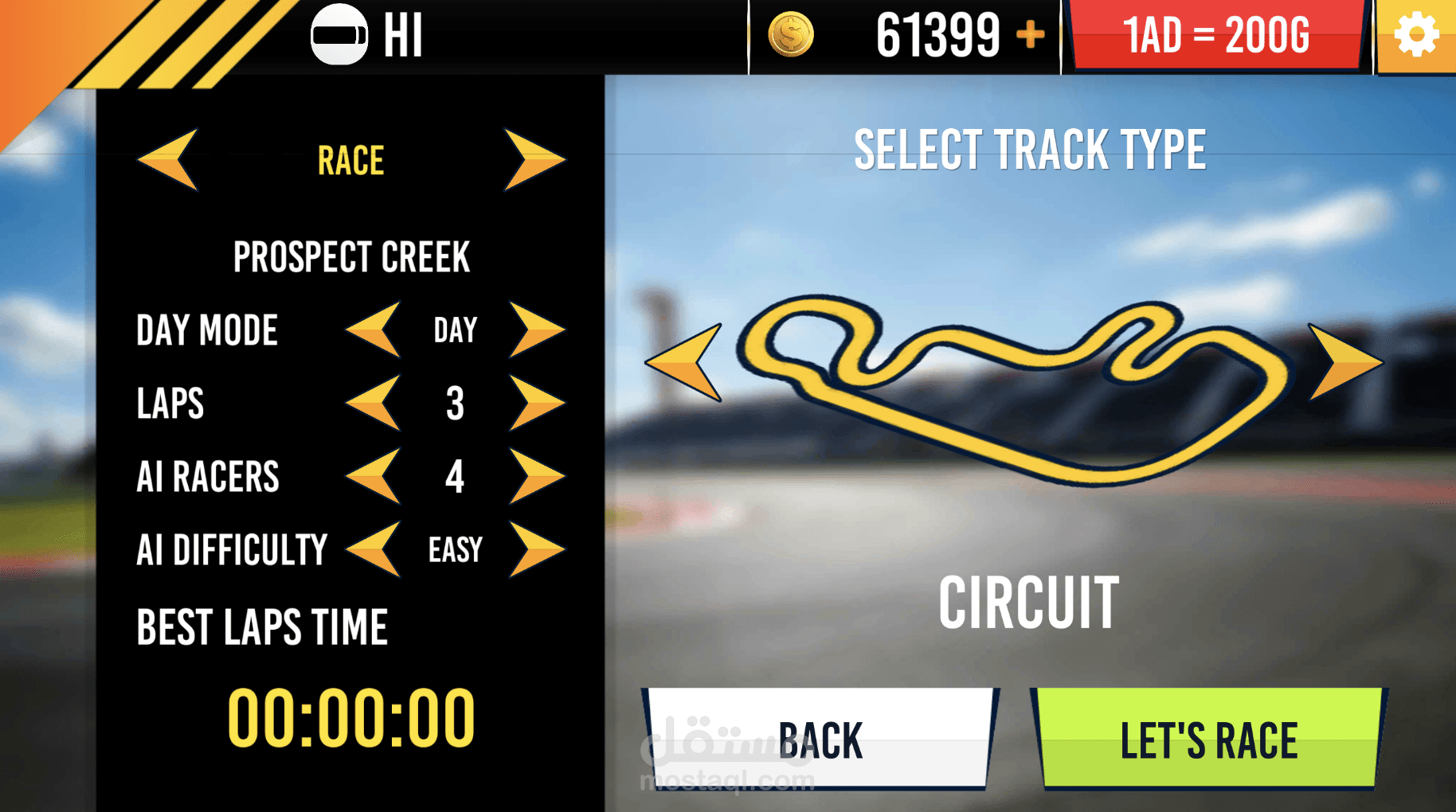Watch an ad for 200G
The image size is (1456, 812).
(x=1215, y=36)
